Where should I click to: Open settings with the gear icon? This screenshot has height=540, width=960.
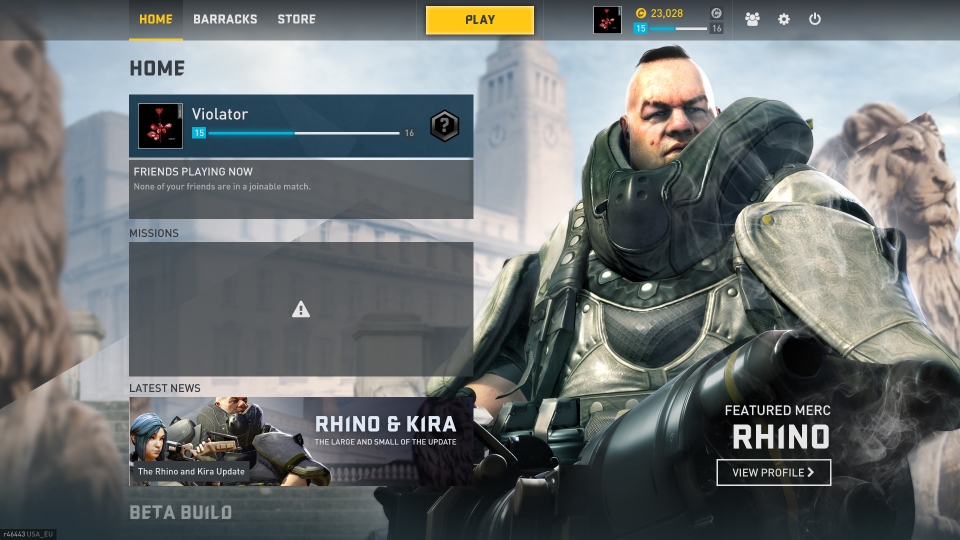(784, 19)
